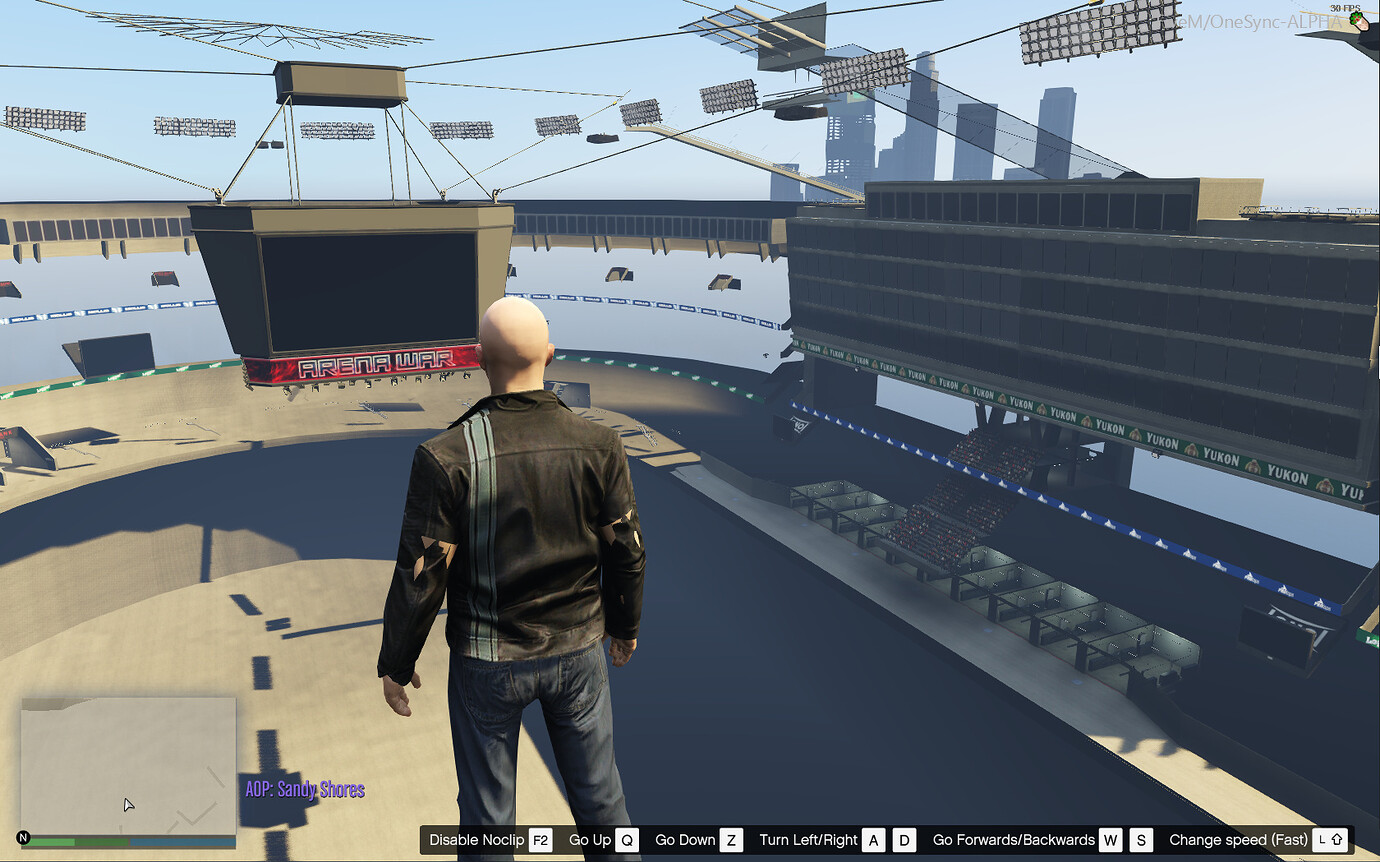Click the S keycap icon for moving backward
The width and height of the screenshot is (1380, 862).
(x=1142, y=840)
